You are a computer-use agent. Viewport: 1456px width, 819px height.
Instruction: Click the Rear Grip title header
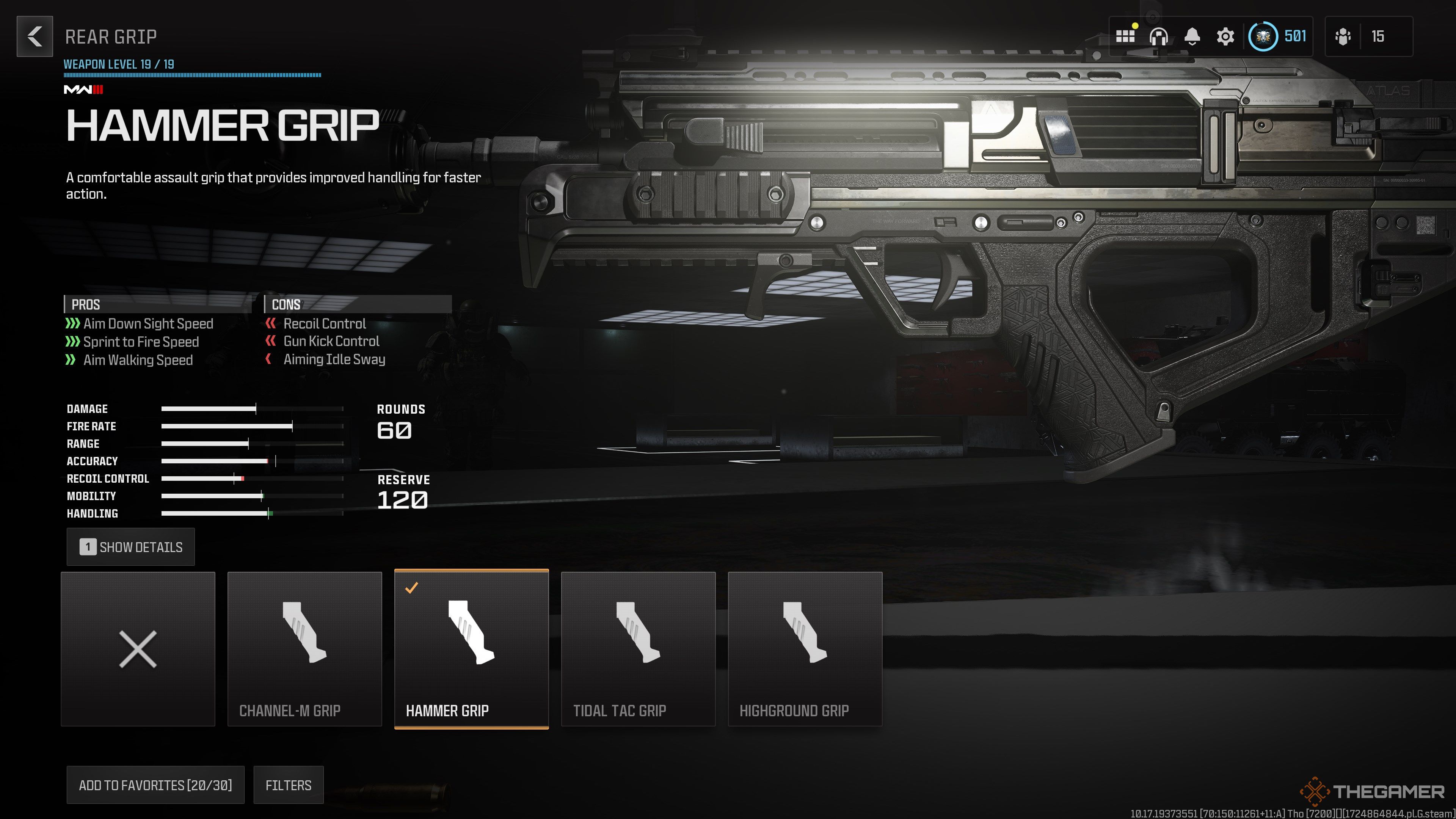[x=111, y=37]
